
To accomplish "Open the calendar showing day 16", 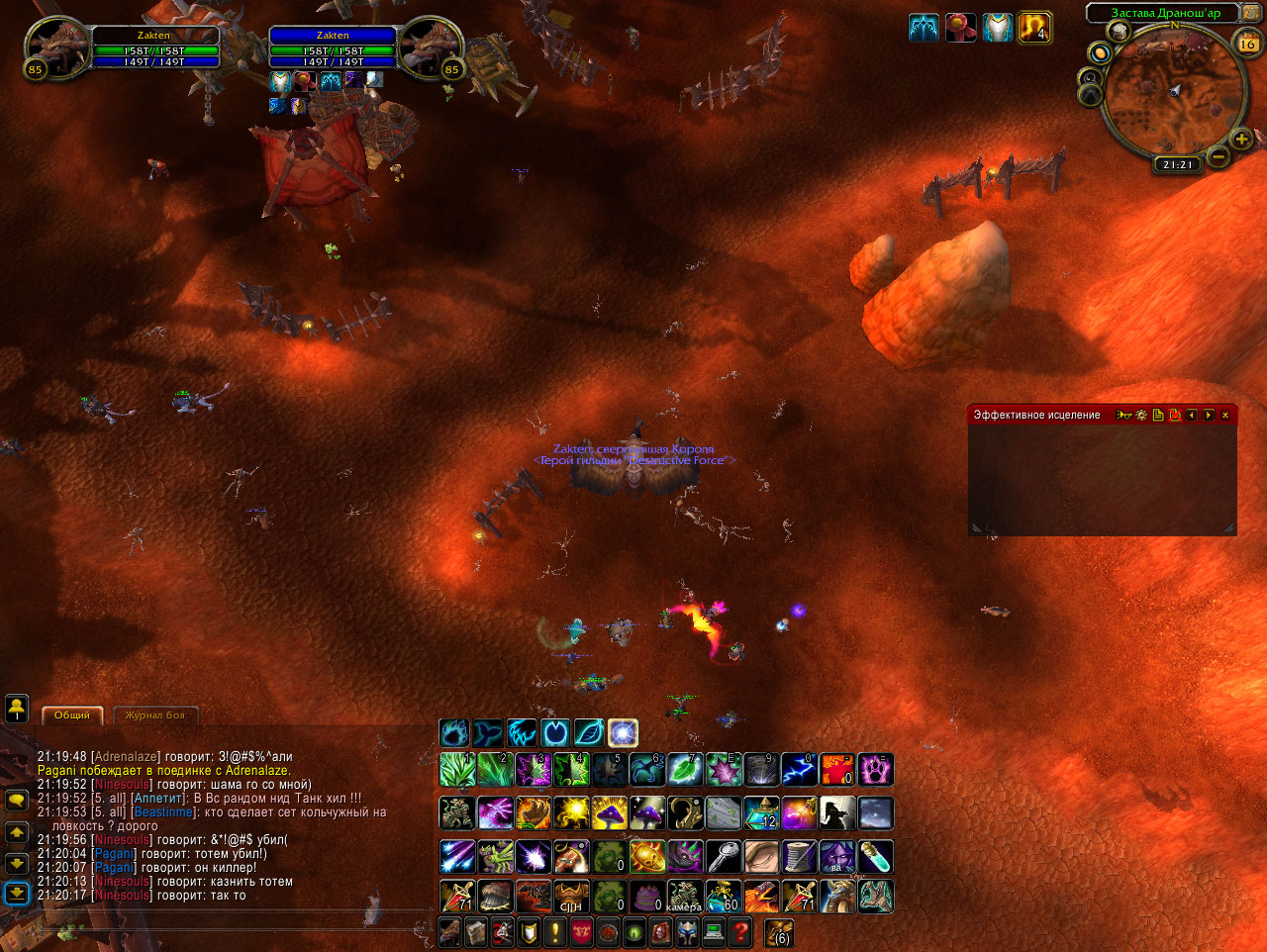I will click(x=1248, y=43).
